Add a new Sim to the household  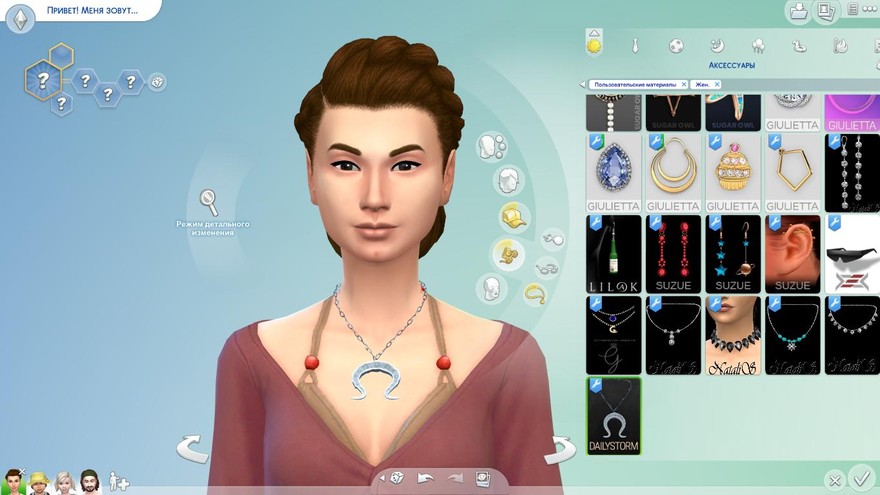click(119, 481)
